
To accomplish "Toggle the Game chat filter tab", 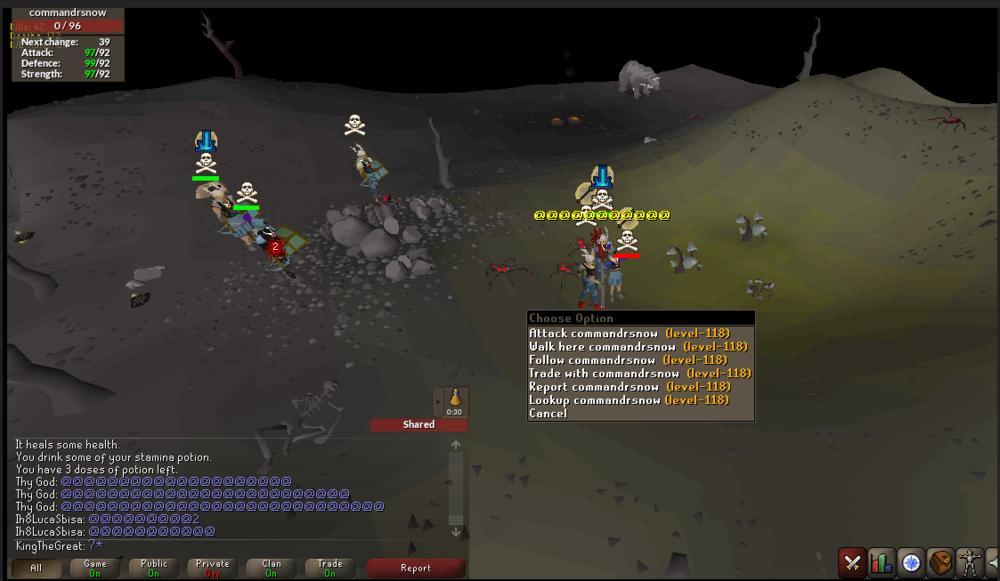I will pos(95,568).
